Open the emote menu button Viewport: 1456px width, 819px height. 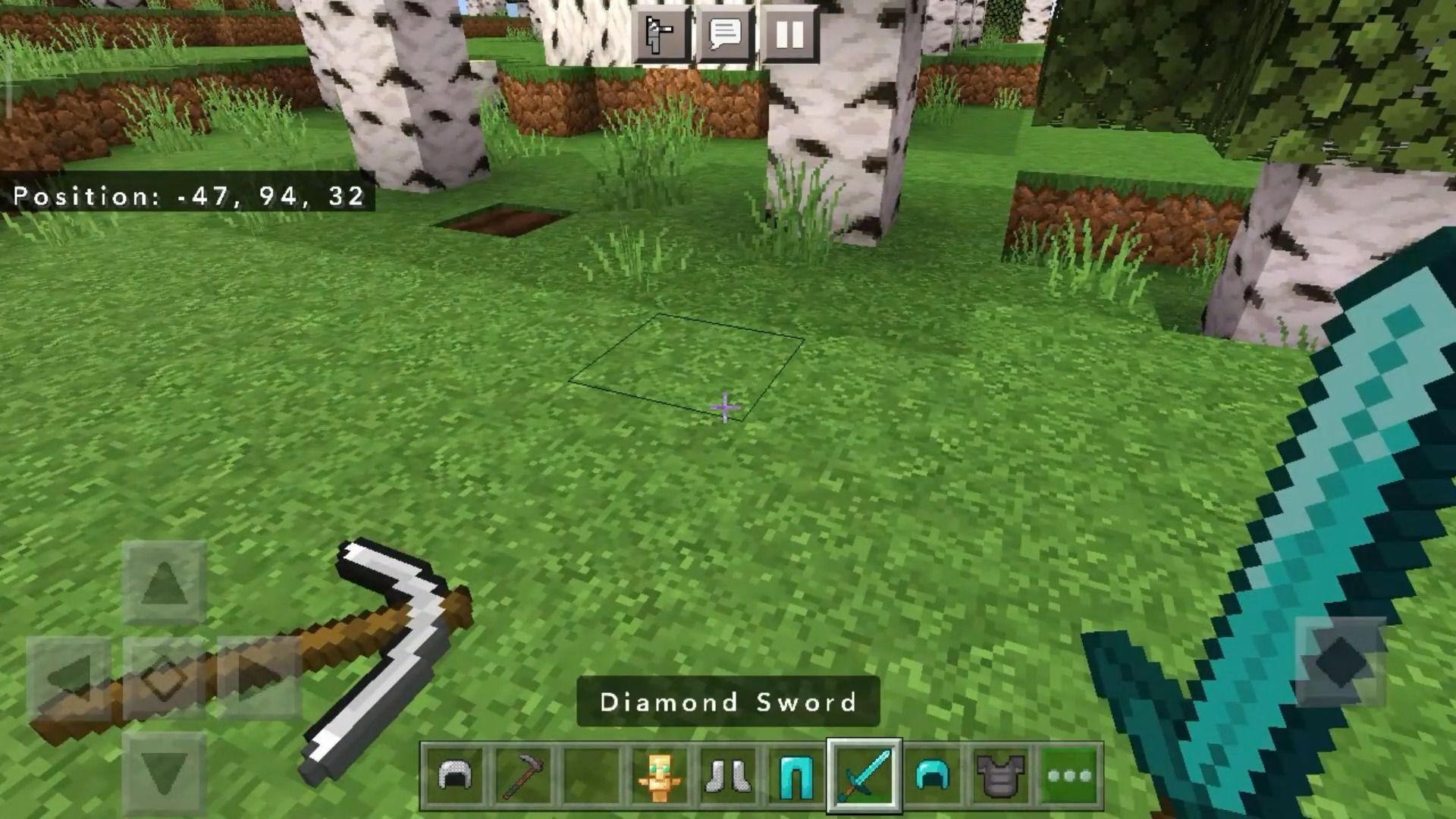tap(661, 34)
